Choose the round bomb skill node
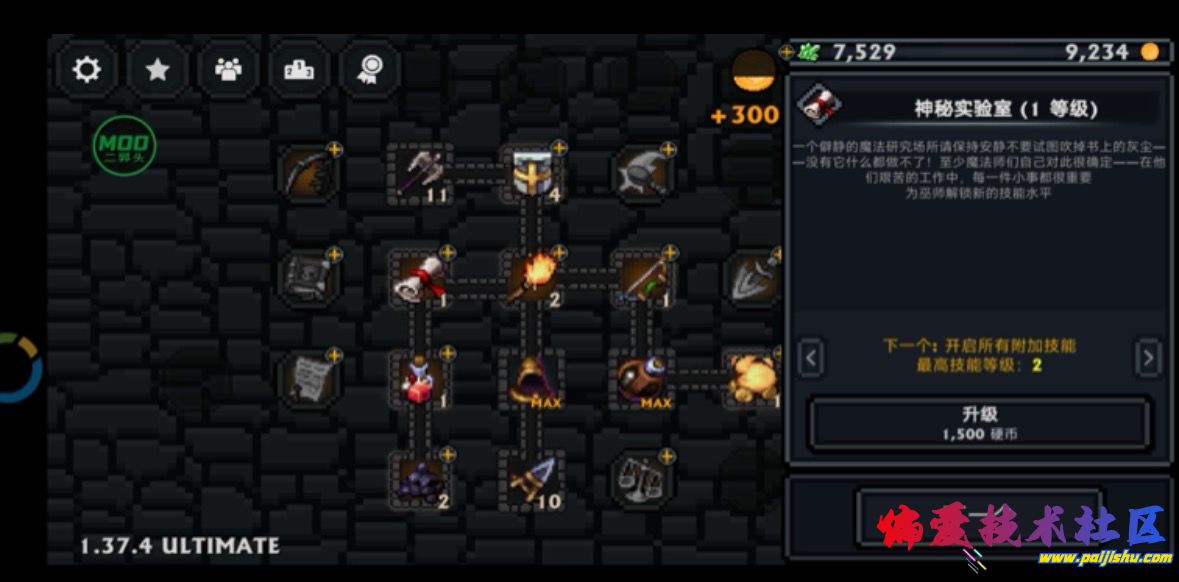The width and height of the screenshot is (1179, 582). [642, 379]
